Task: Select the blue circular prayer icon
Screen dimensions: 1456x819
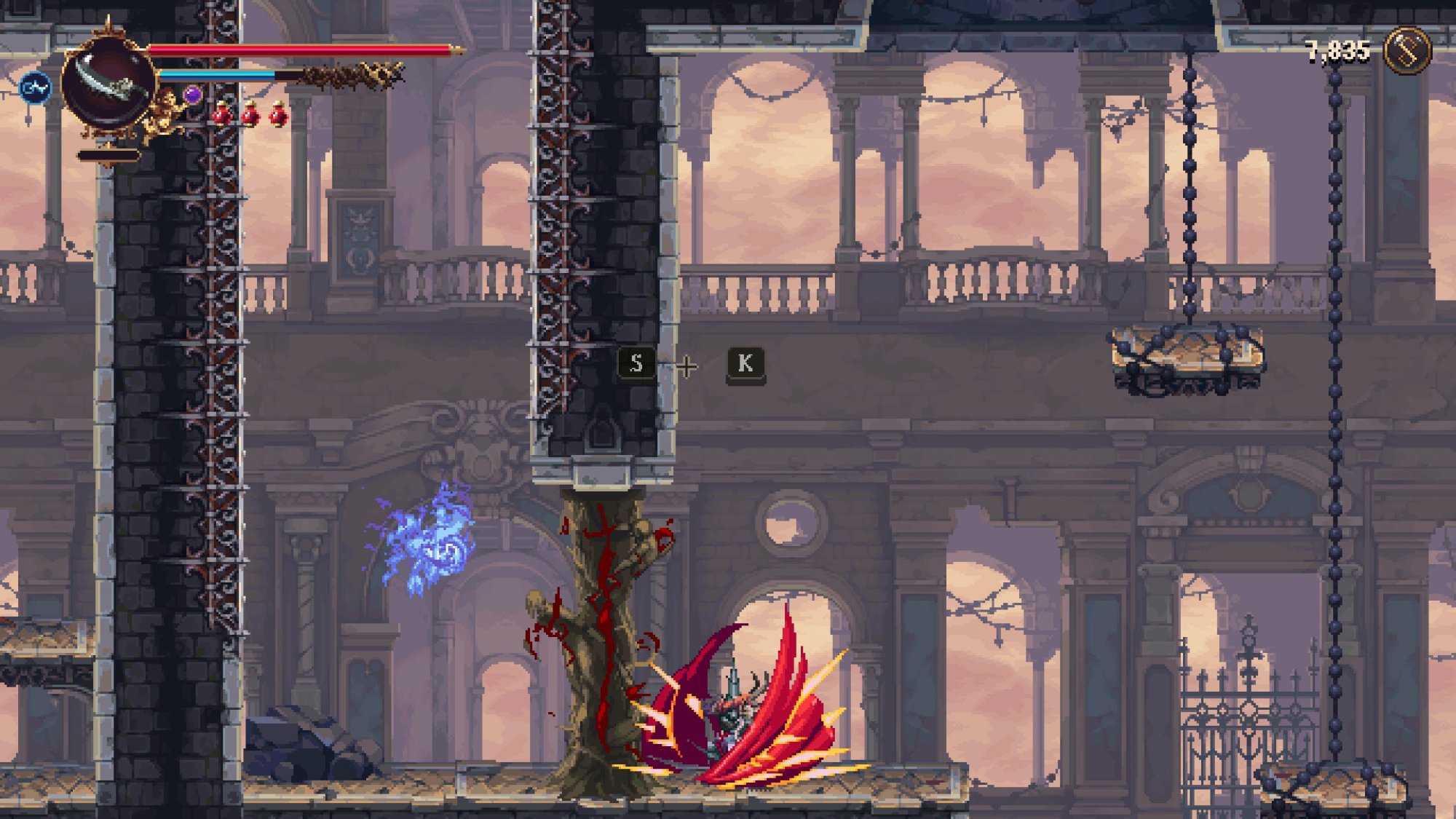Action: click(35, 89)
